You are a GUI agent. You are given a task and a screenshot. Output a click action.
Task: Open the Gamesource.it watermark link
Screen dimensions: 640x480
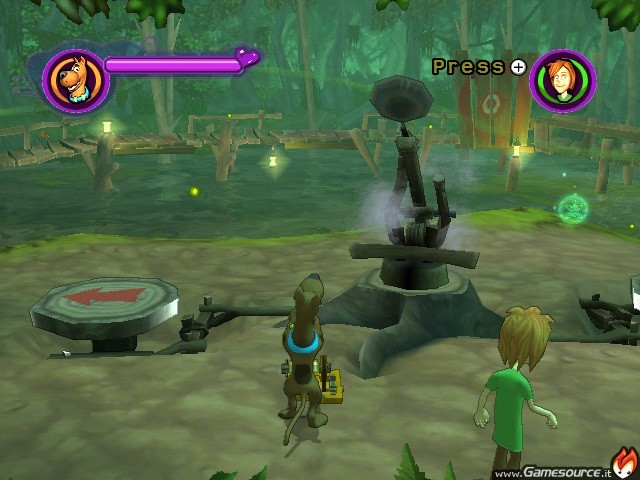[553, 471]
